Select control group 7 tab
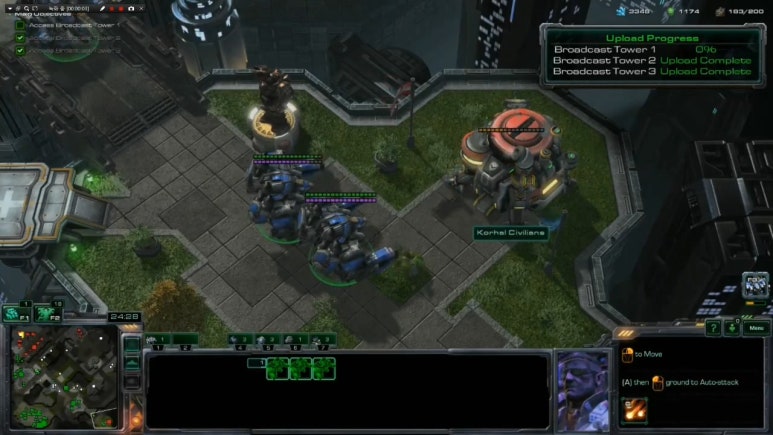This screenshot has width=773, height=435. click(322, 340)
